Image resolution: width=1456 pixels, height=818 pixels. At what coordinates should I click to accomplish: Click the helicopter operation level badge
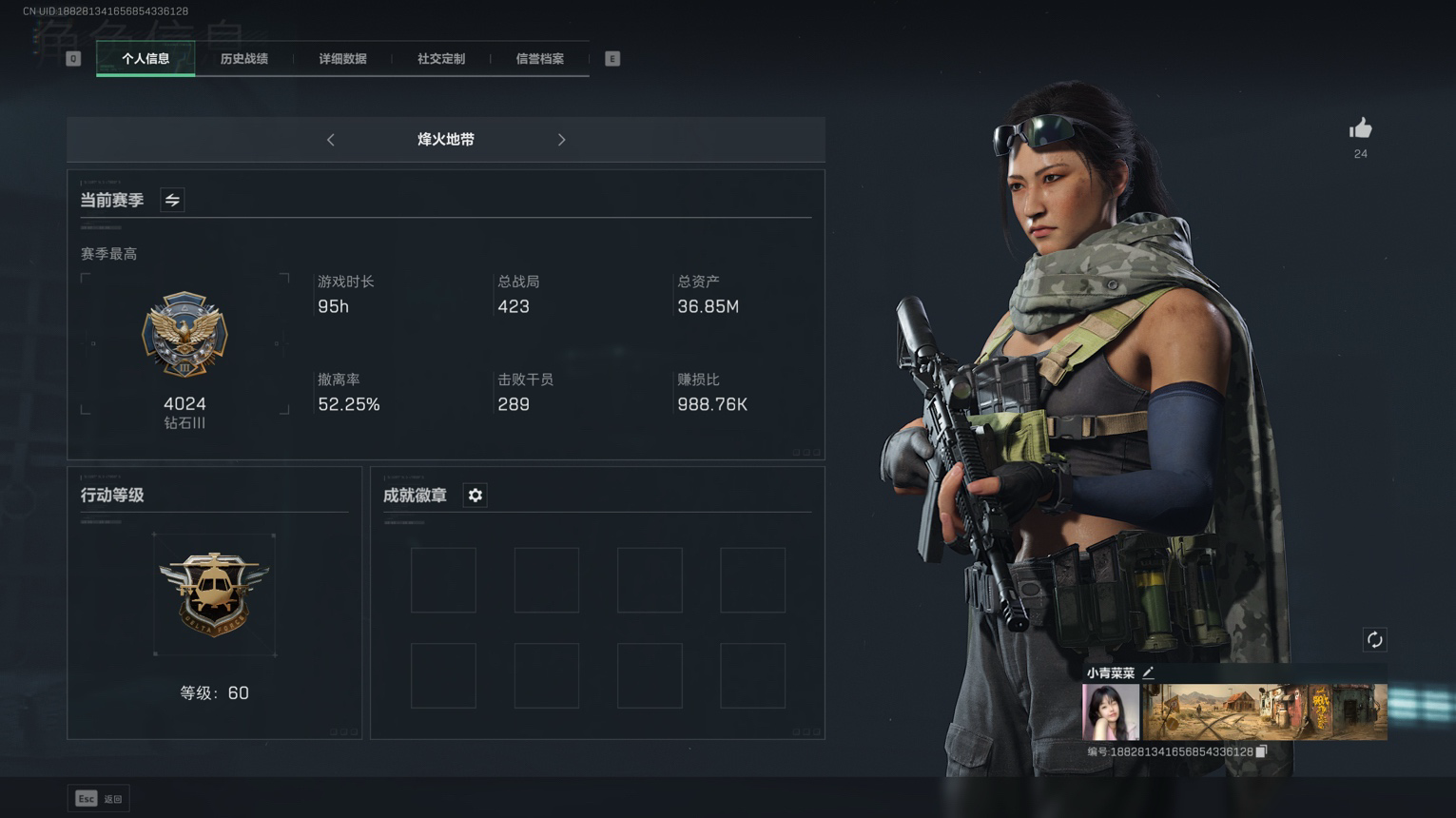(x=214, y=594)
